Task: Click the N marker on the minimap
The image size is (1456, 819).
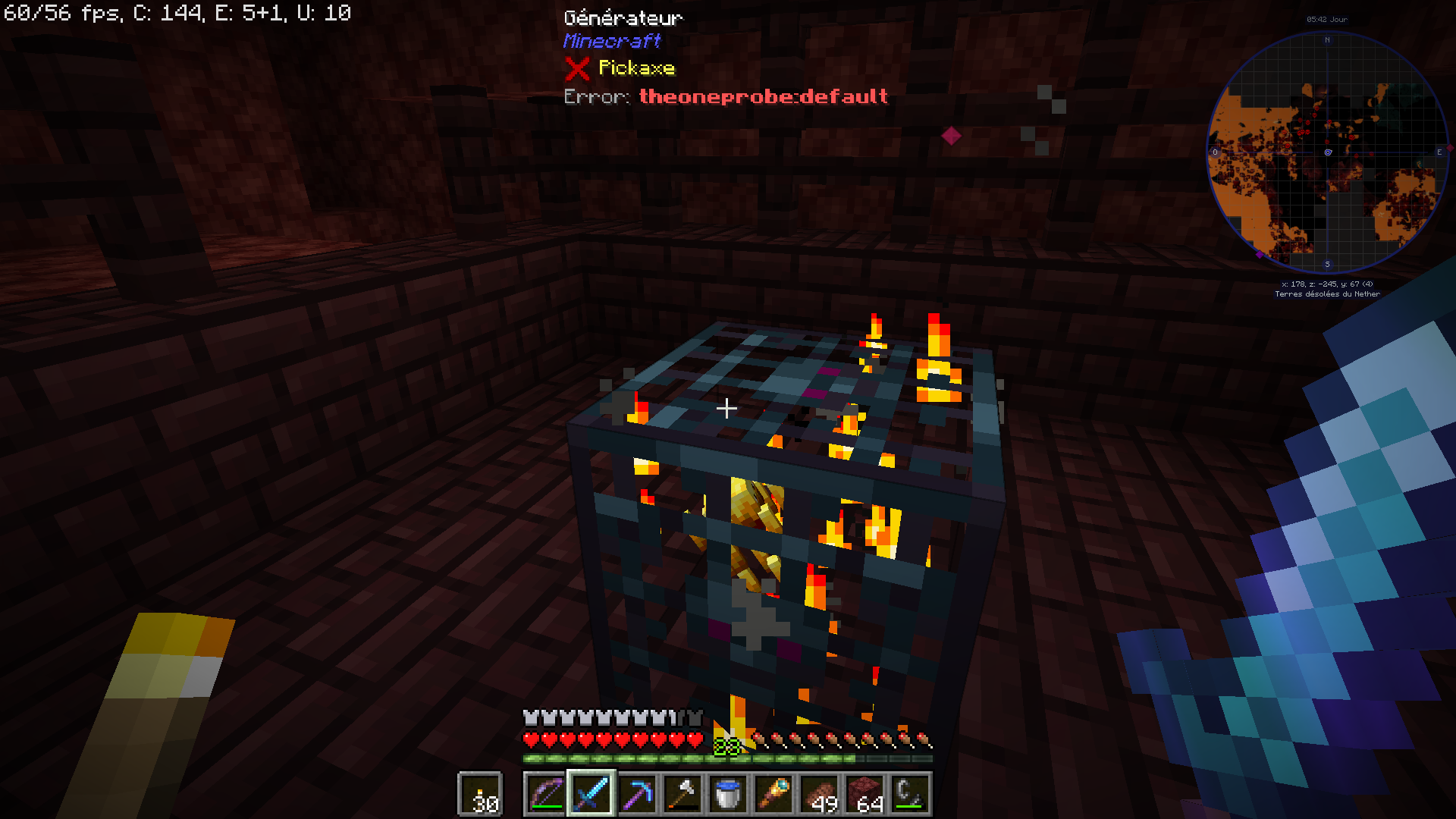Action: coord(1328,39)
